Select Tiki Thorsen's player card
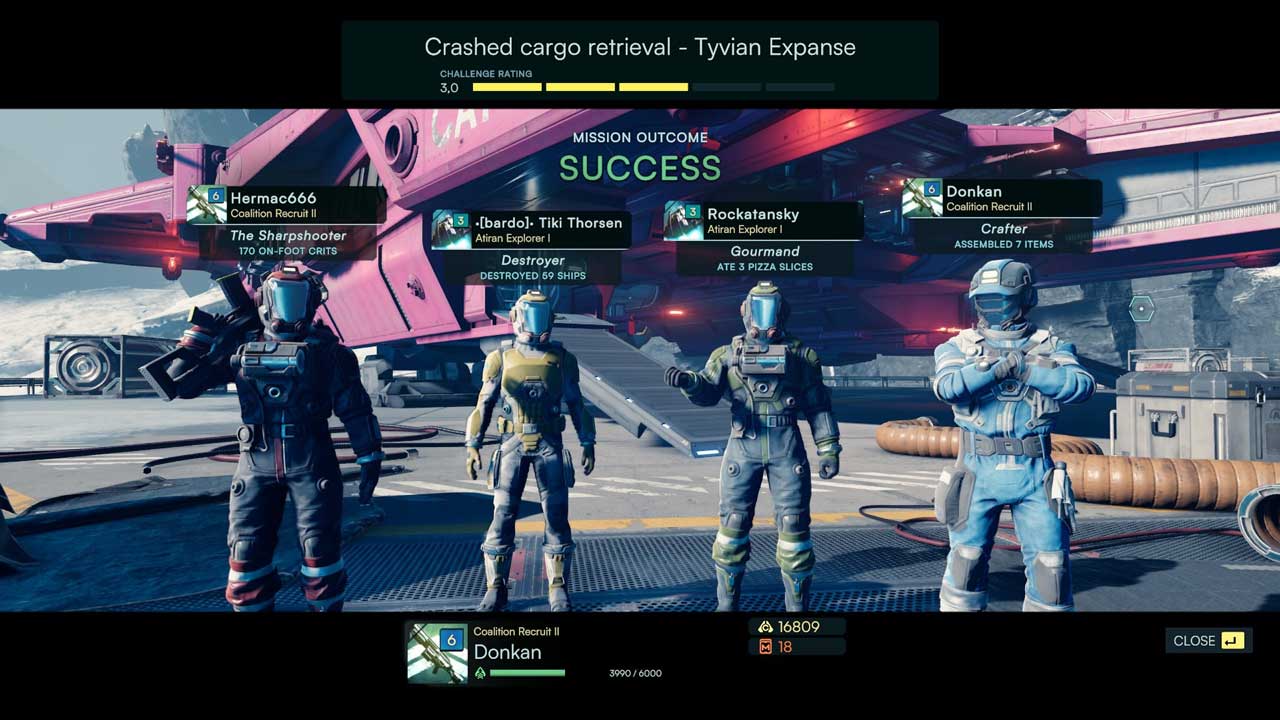The height and width of the screenshot is (720, 1280). (530, 229)
